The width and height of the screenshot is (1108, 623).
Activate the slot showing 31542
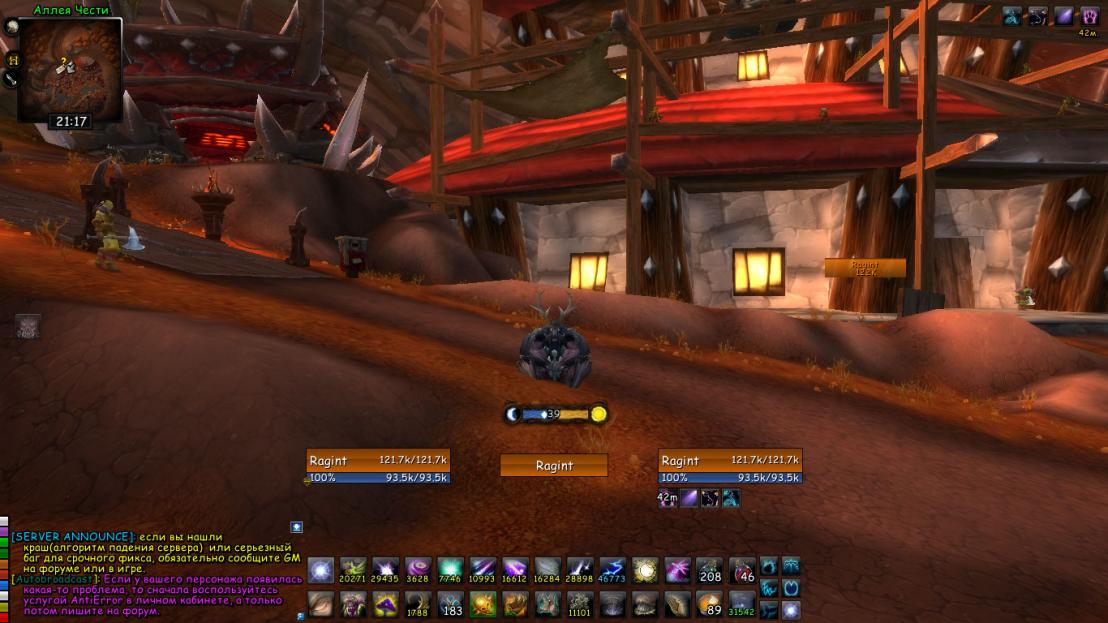(x=742, y=604)
